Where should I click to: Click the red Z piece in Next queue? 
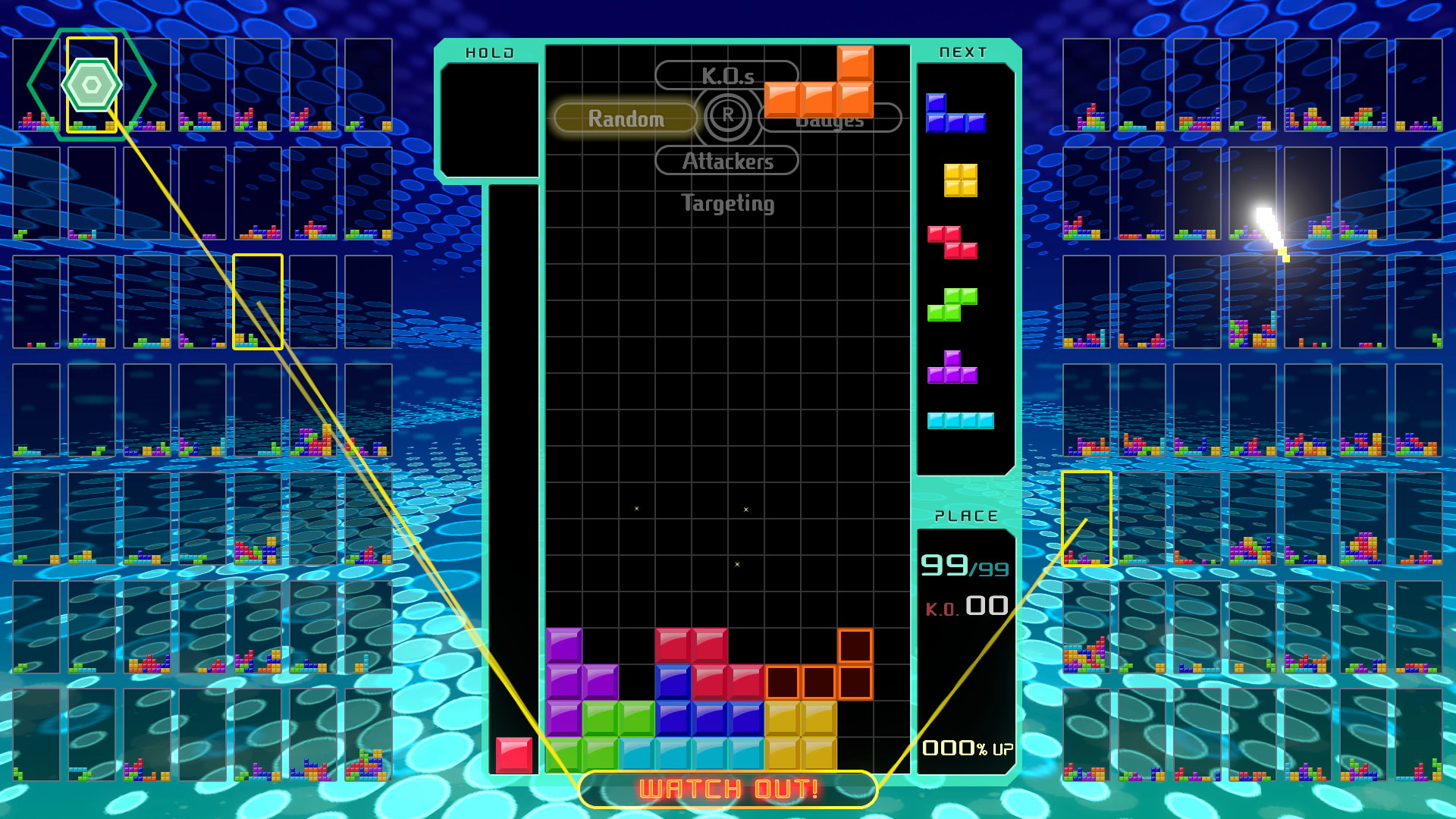(x=952, y=242)
